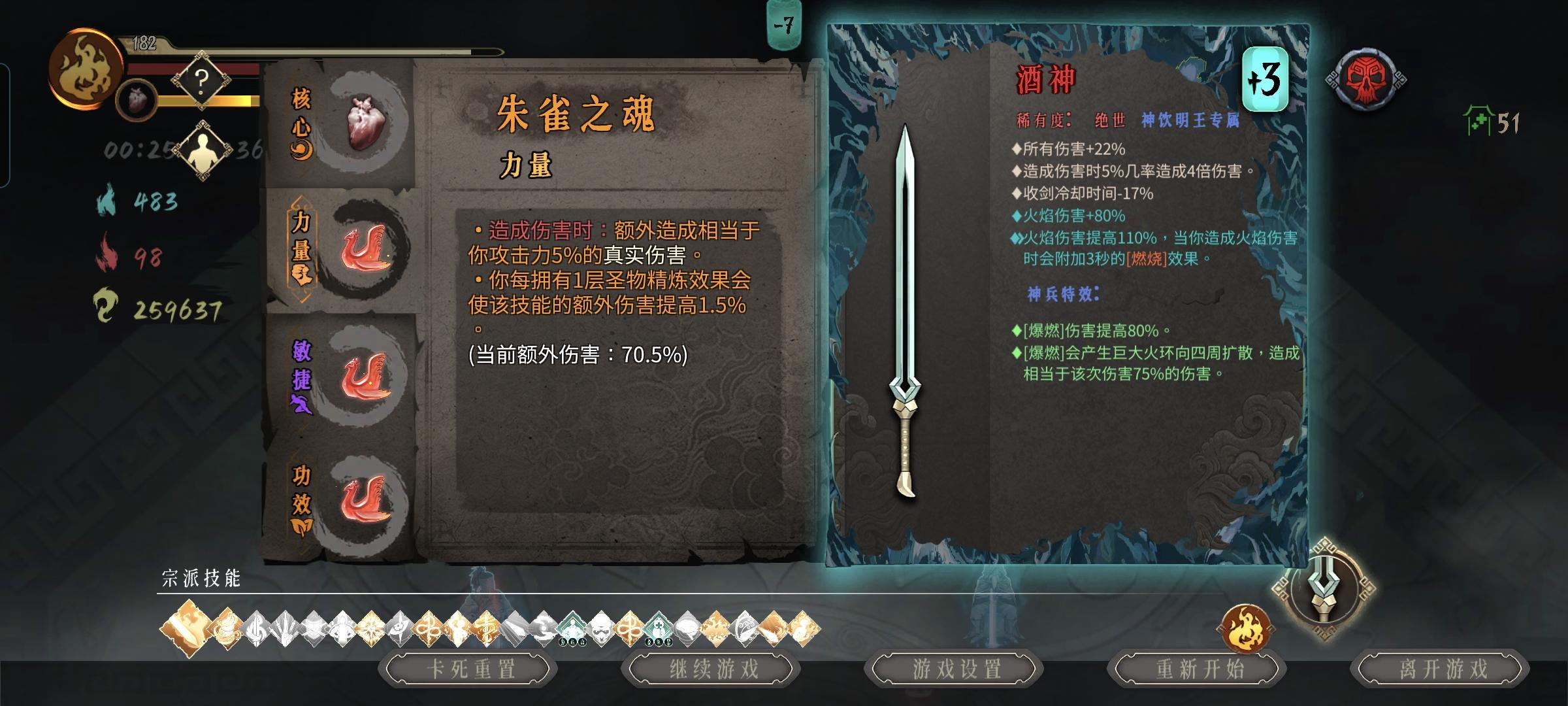Open the question mark diamond indicator
Image resolution: width=1568 pixels, height=706 pixels.
tap(201, 80)
